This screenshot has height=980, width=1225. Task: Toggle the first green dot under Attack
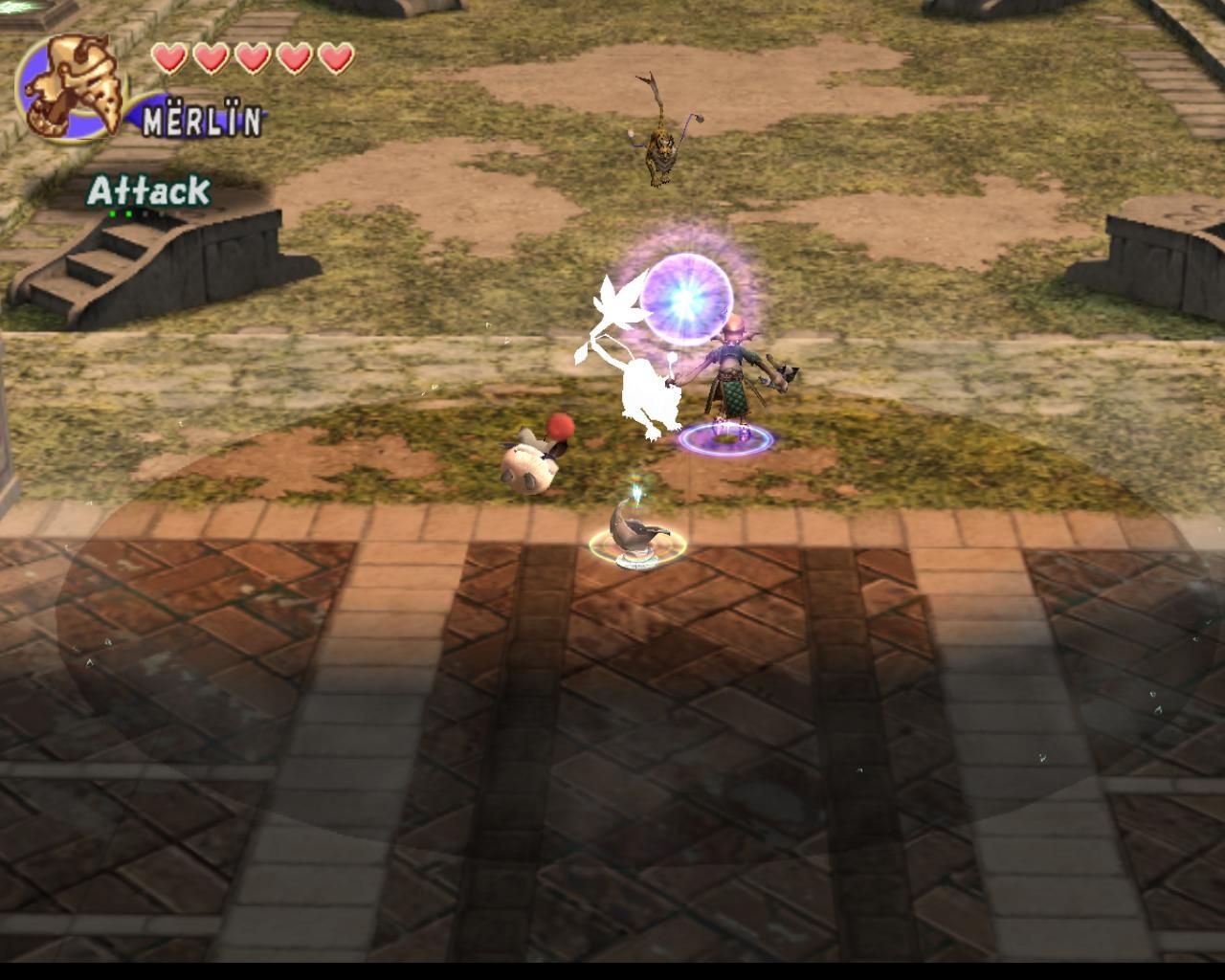click(x=112, y=213)
